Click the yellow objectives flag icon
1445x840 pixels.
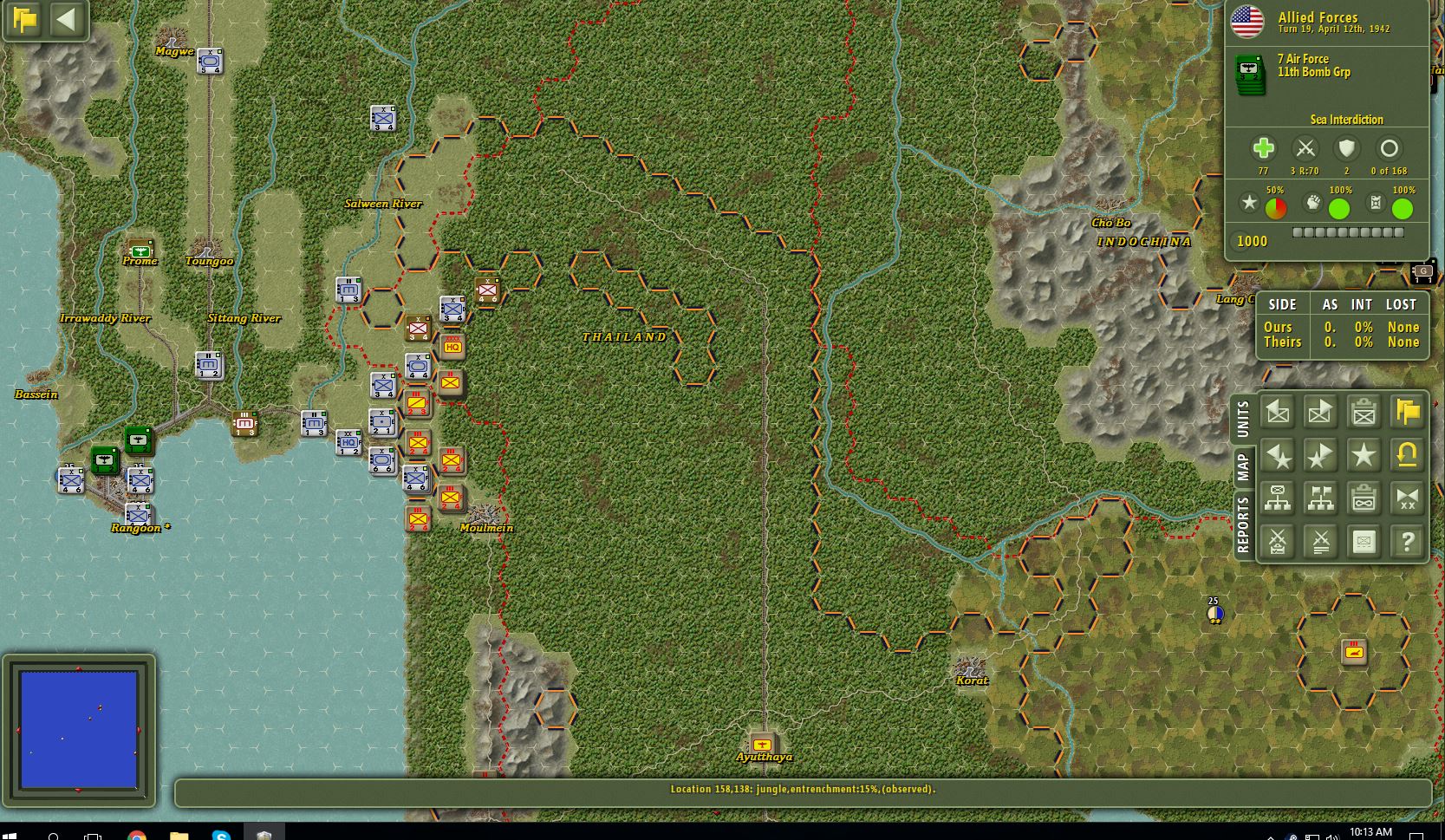1406,412
